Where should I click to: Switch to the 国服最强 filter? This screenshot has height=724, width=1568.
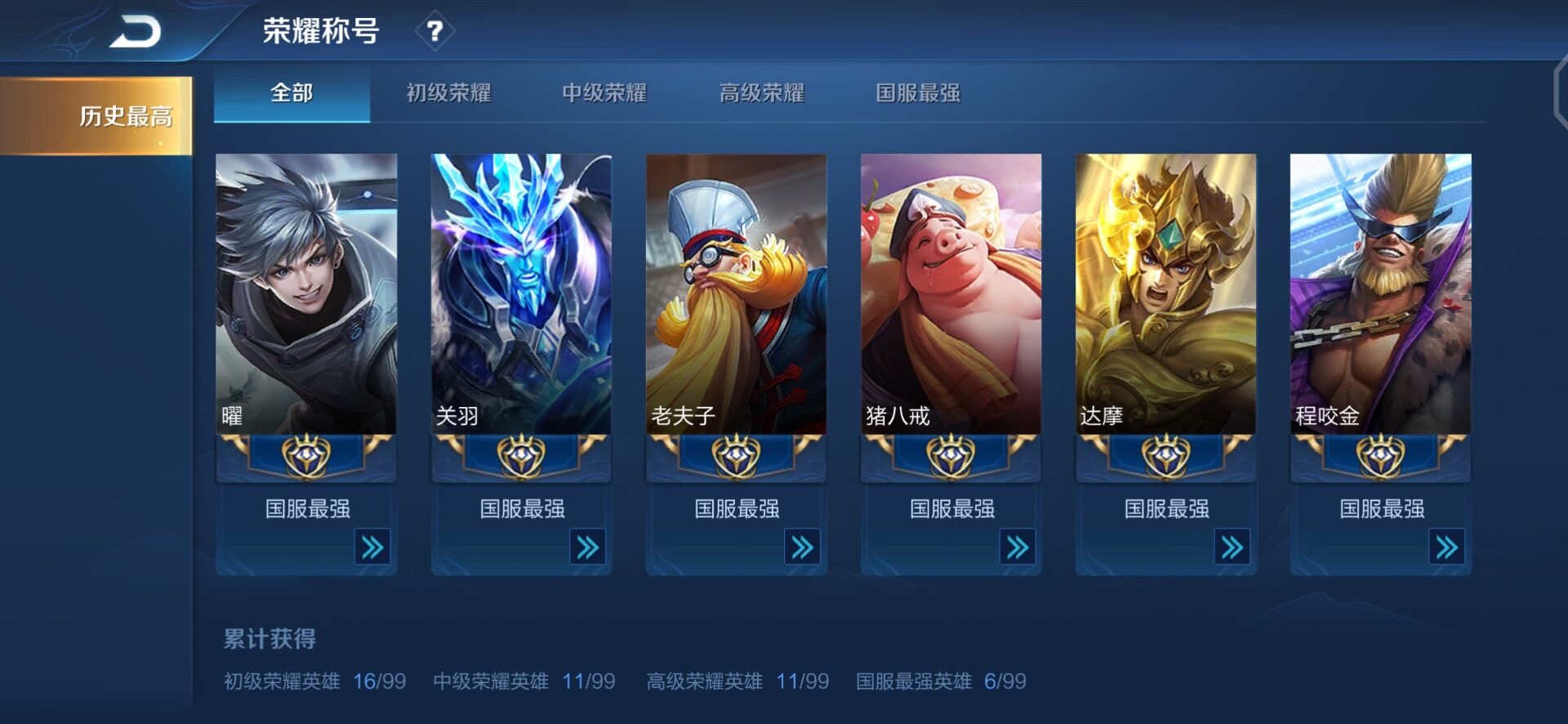pyautogui.click(x=918, y=94)
